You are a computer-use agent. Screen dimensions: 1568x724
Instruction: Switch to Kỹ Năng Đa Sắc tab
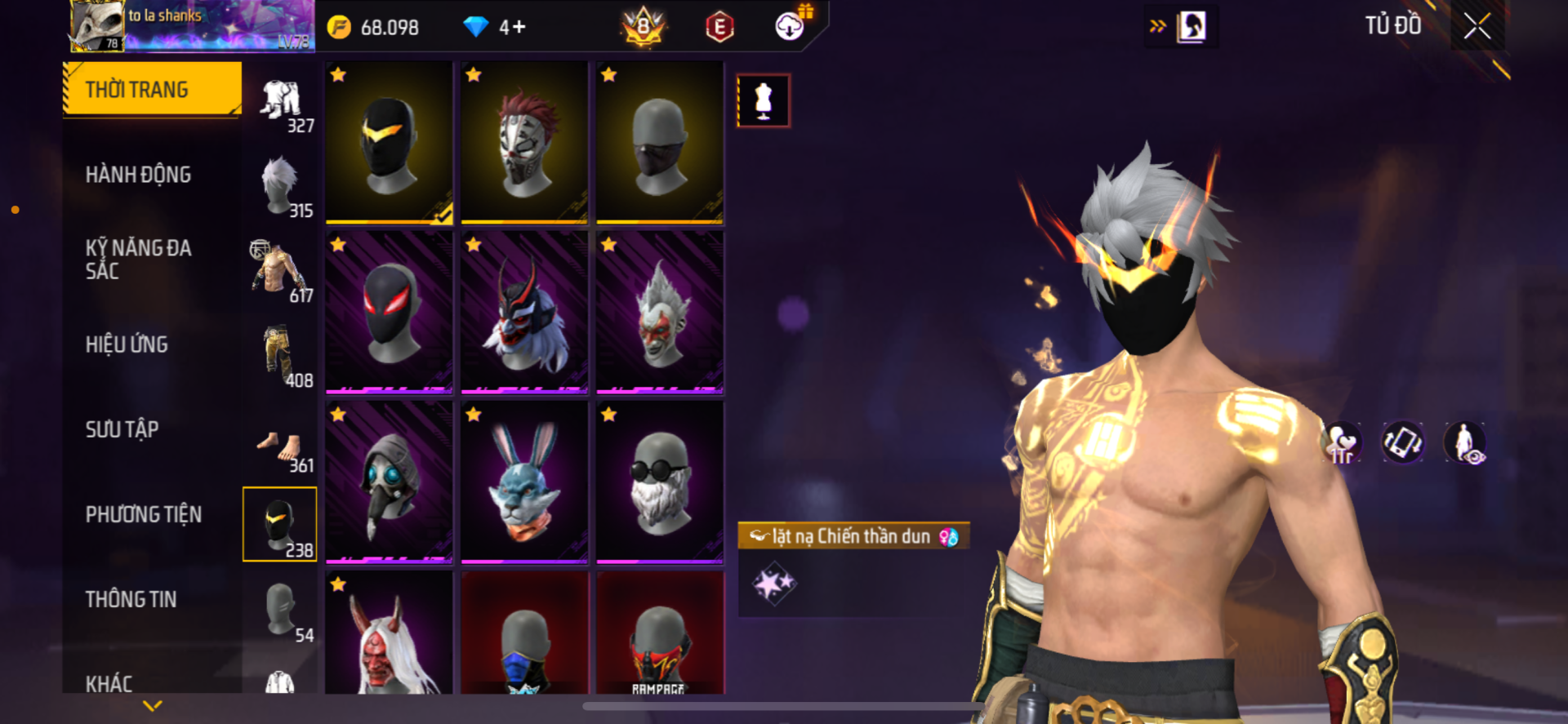(x=138, y=260)
